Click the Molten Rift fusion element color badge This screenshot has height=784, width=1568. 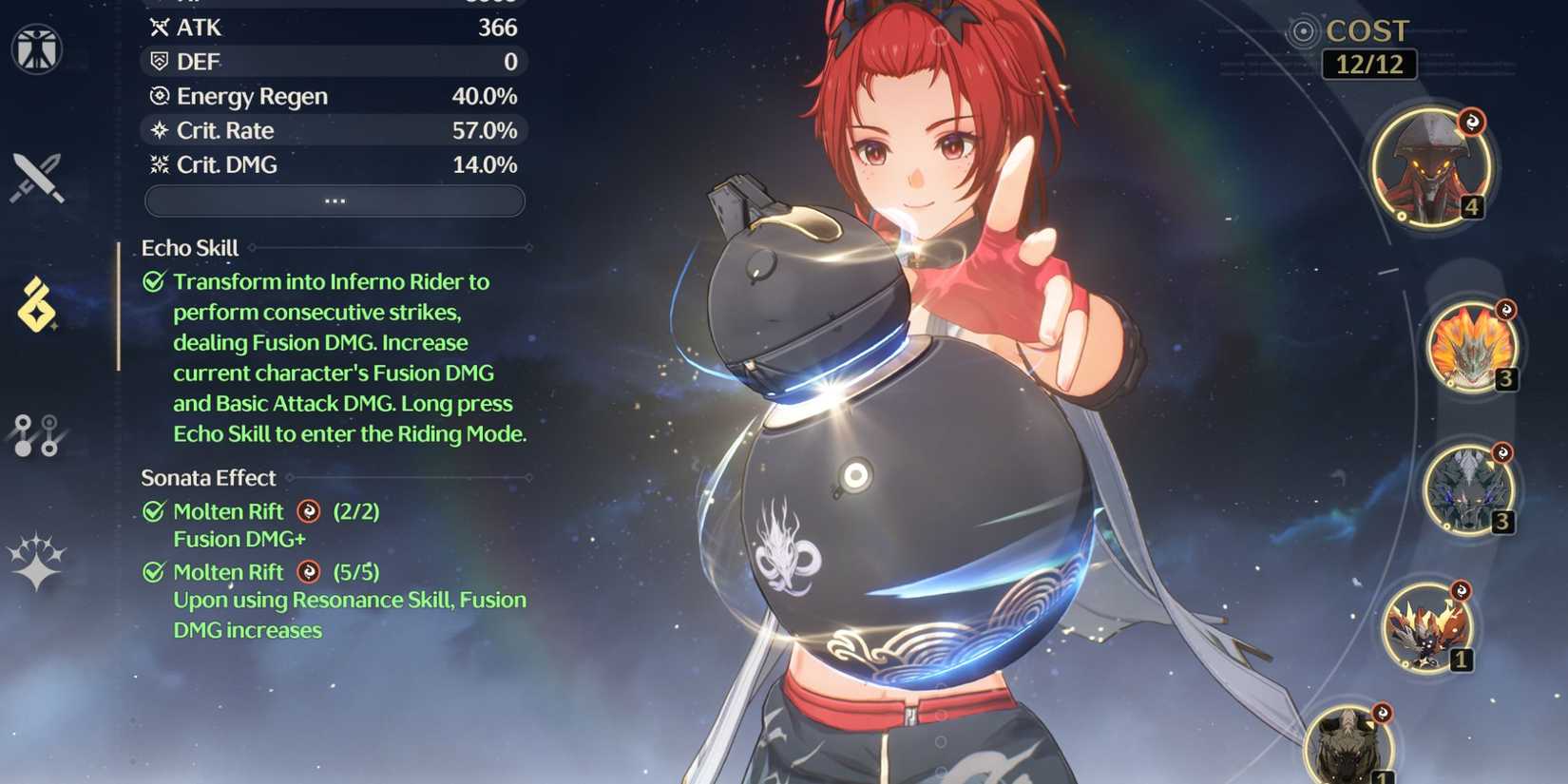click(306, 511)
